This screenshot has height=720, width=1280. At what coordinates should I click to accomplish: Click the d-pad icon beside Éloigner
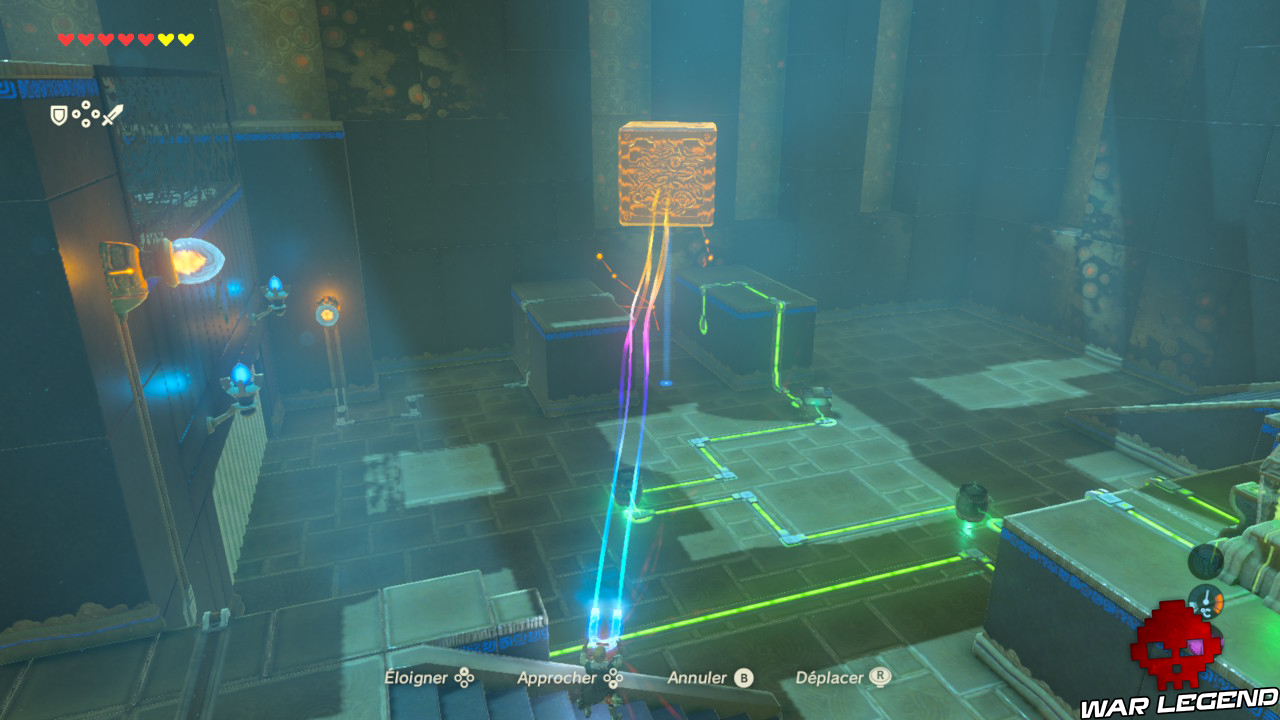click(464, 678)
